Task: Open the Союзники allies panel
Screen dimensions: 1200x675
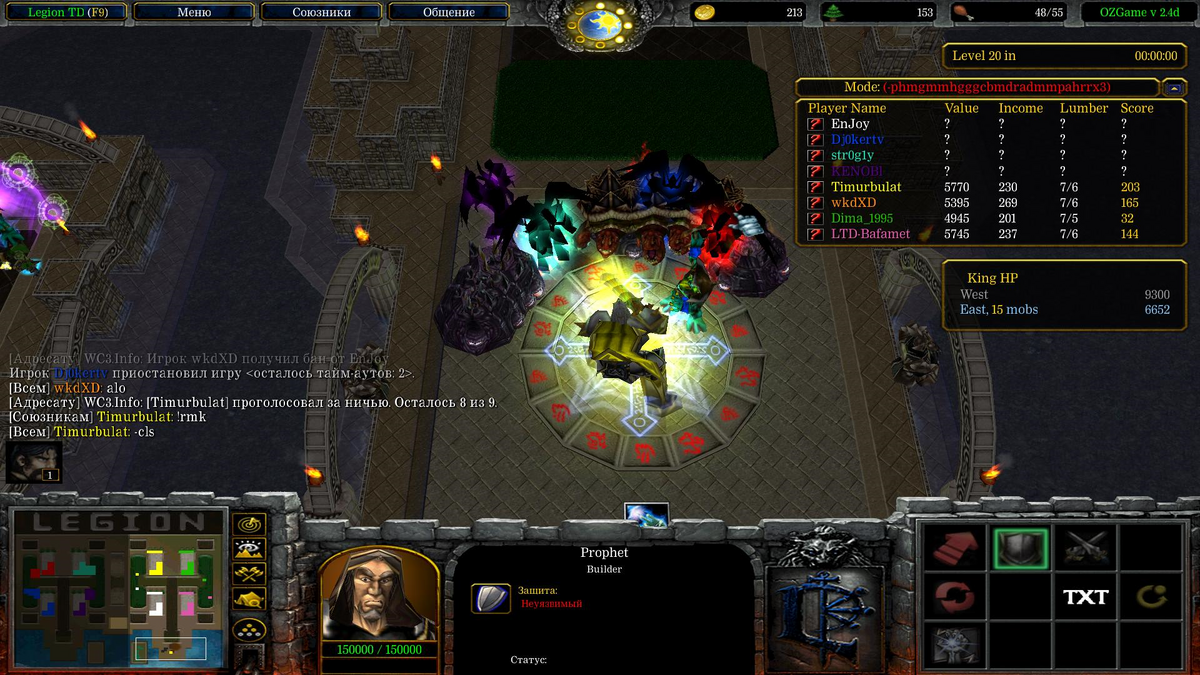Action: point(321,13)
